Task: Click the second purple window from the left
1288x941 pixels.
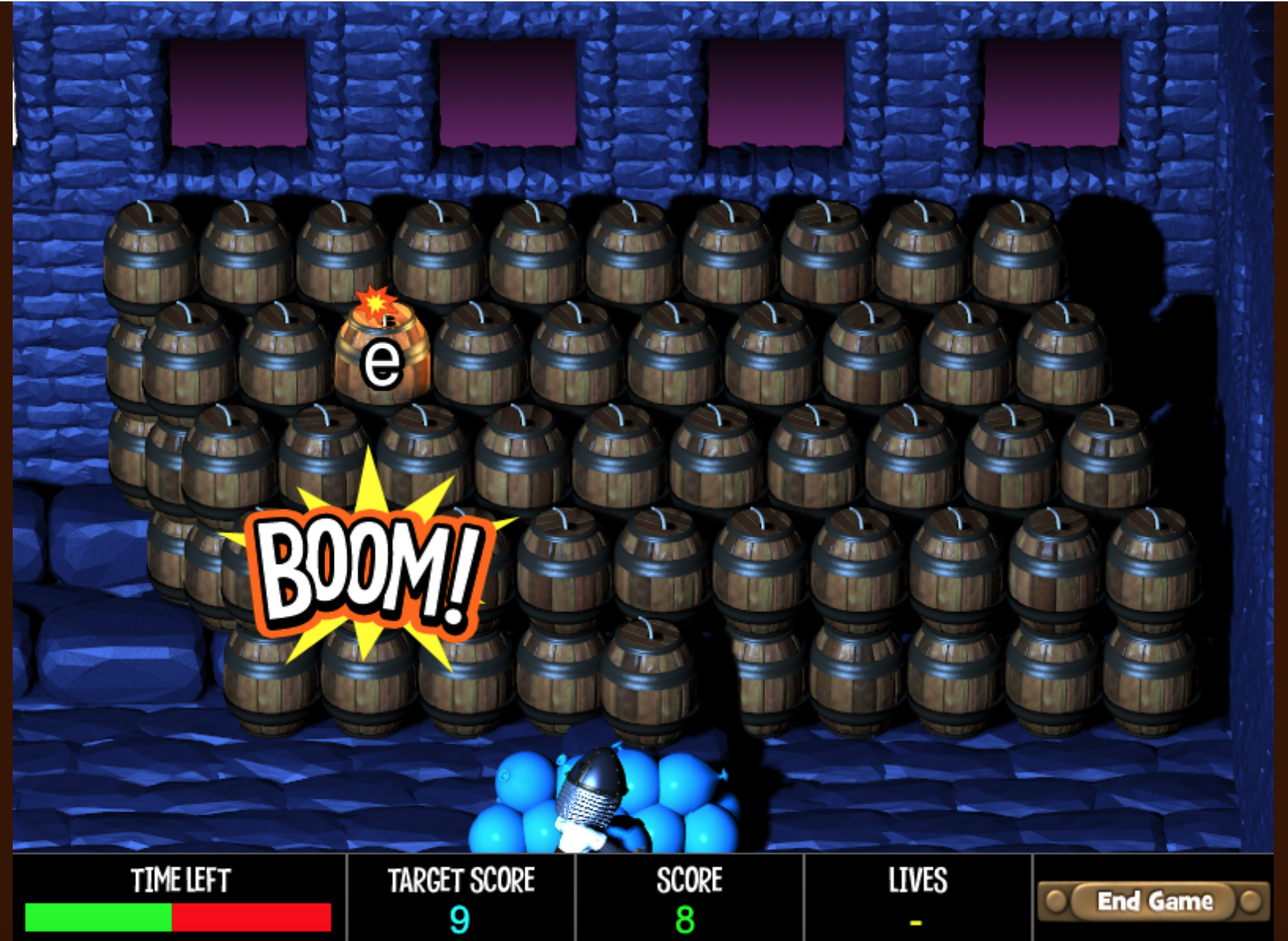Action: (506, 91)
